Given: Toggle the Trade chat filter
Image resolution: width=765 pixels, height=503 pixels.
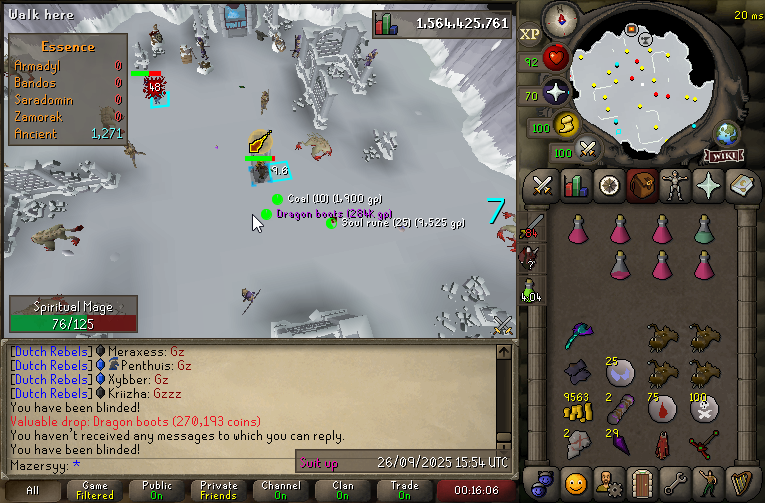Looking at the screenshot, I should pyautogui.click(x=405, y=490).
